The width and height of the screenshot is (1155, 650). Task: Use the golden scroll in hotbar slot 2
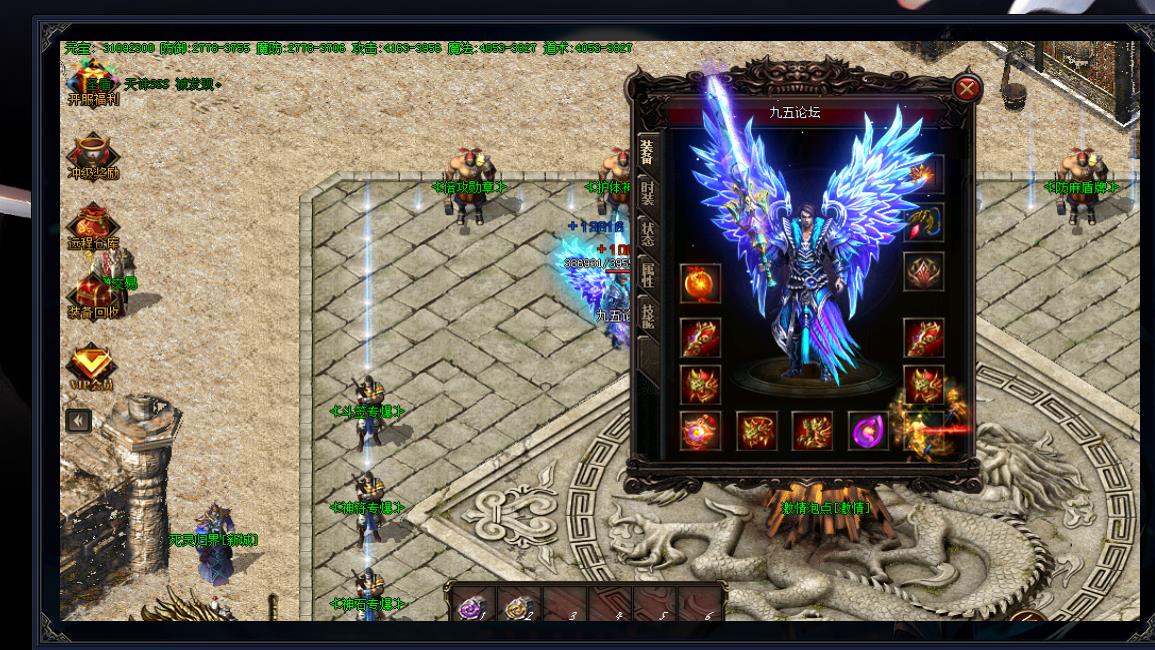click(x=517, y=605)
